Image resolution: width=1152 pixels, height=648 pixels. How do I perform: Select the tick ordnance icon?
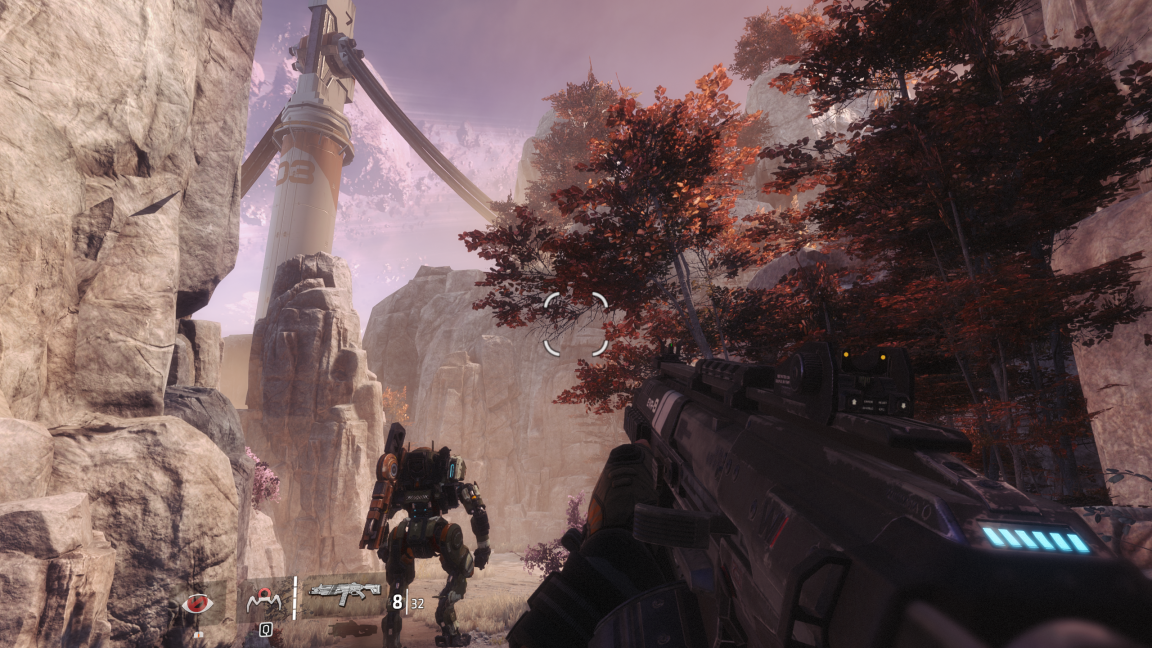coord(265,600)
